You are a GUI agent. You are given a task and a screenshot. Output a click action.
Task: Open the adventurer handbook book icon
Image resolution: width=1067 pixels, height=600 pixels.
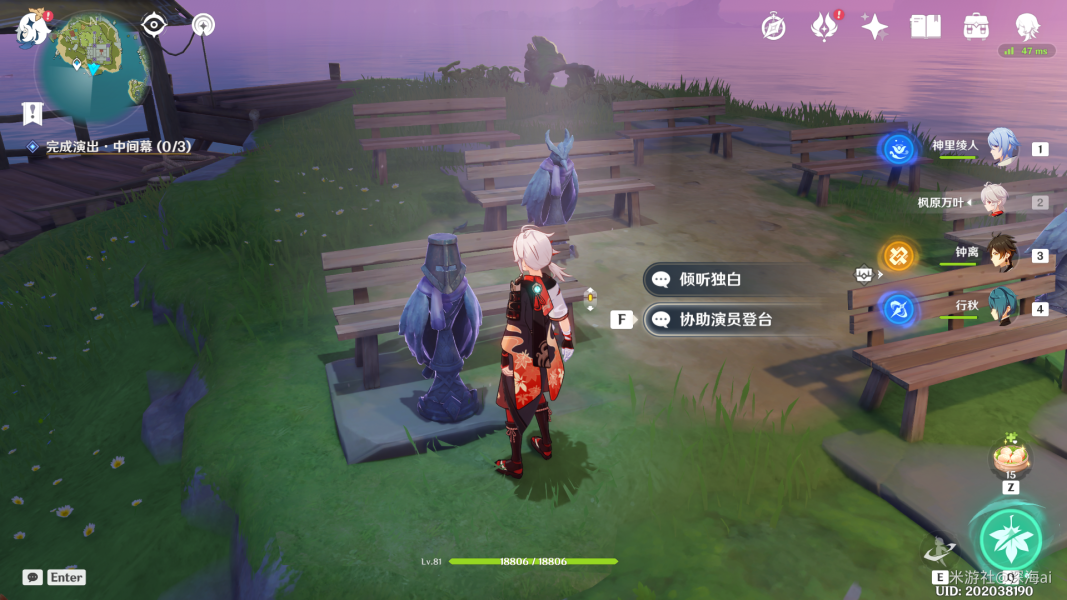coord(925,27)
